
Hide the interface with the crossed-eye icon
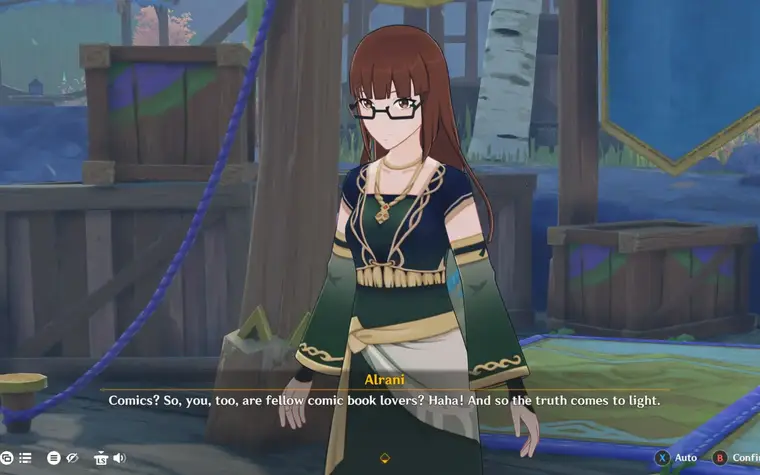(72, 458)
